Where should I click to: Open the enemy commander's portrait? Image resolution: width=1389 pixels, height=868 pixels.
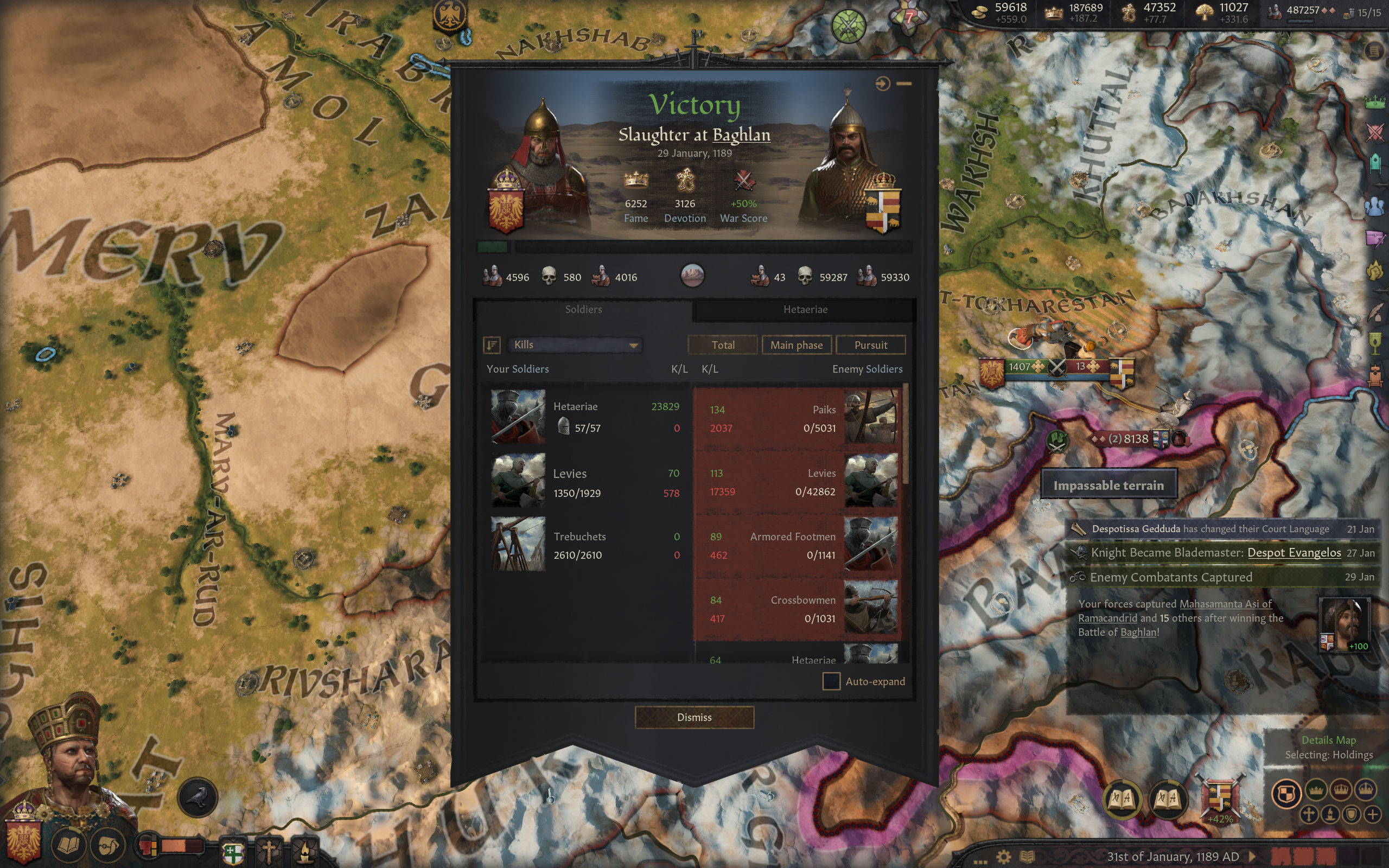[844, 167]
